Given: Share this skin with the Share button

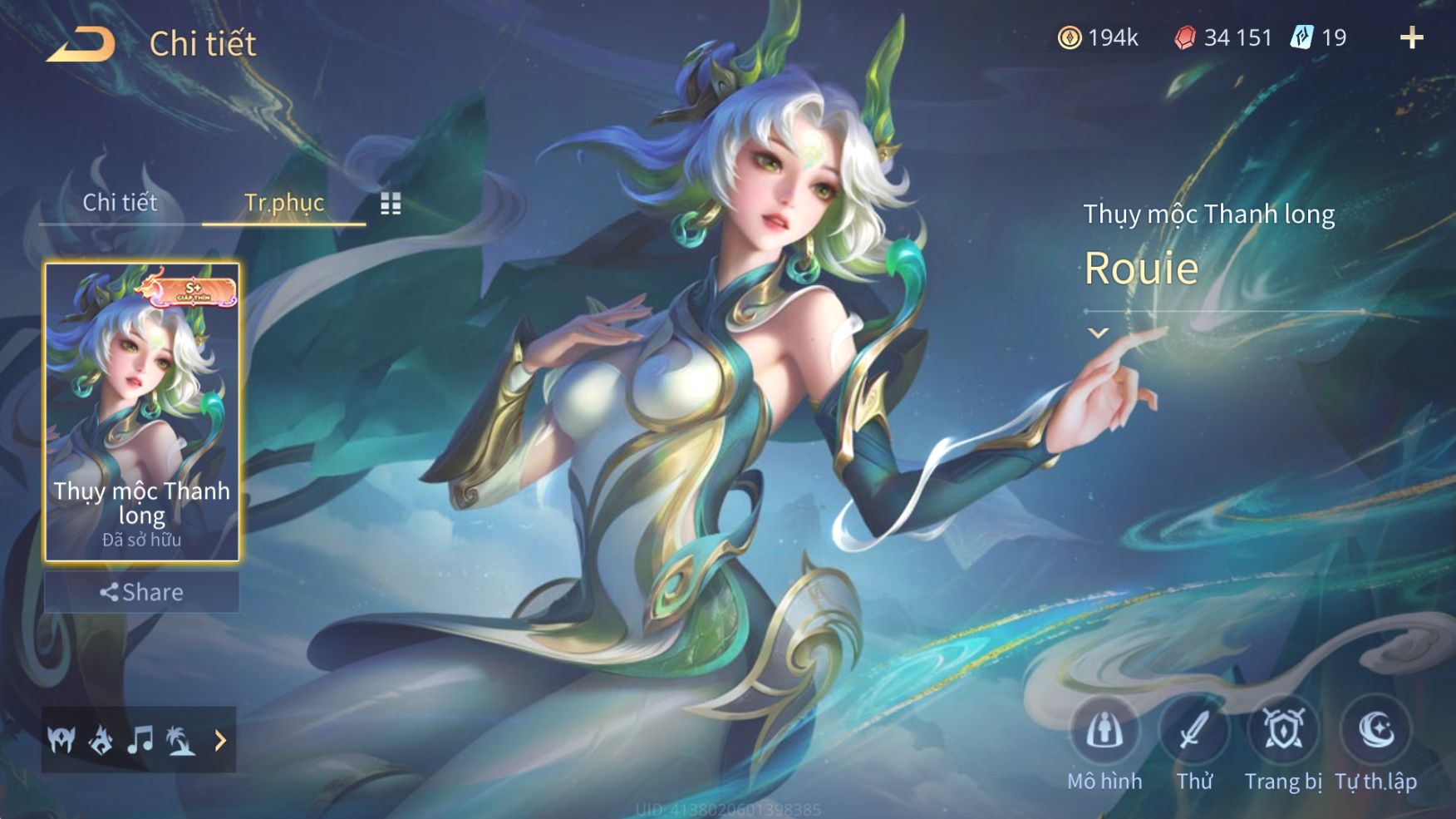Looking at the screenshot, I should 141,592.
